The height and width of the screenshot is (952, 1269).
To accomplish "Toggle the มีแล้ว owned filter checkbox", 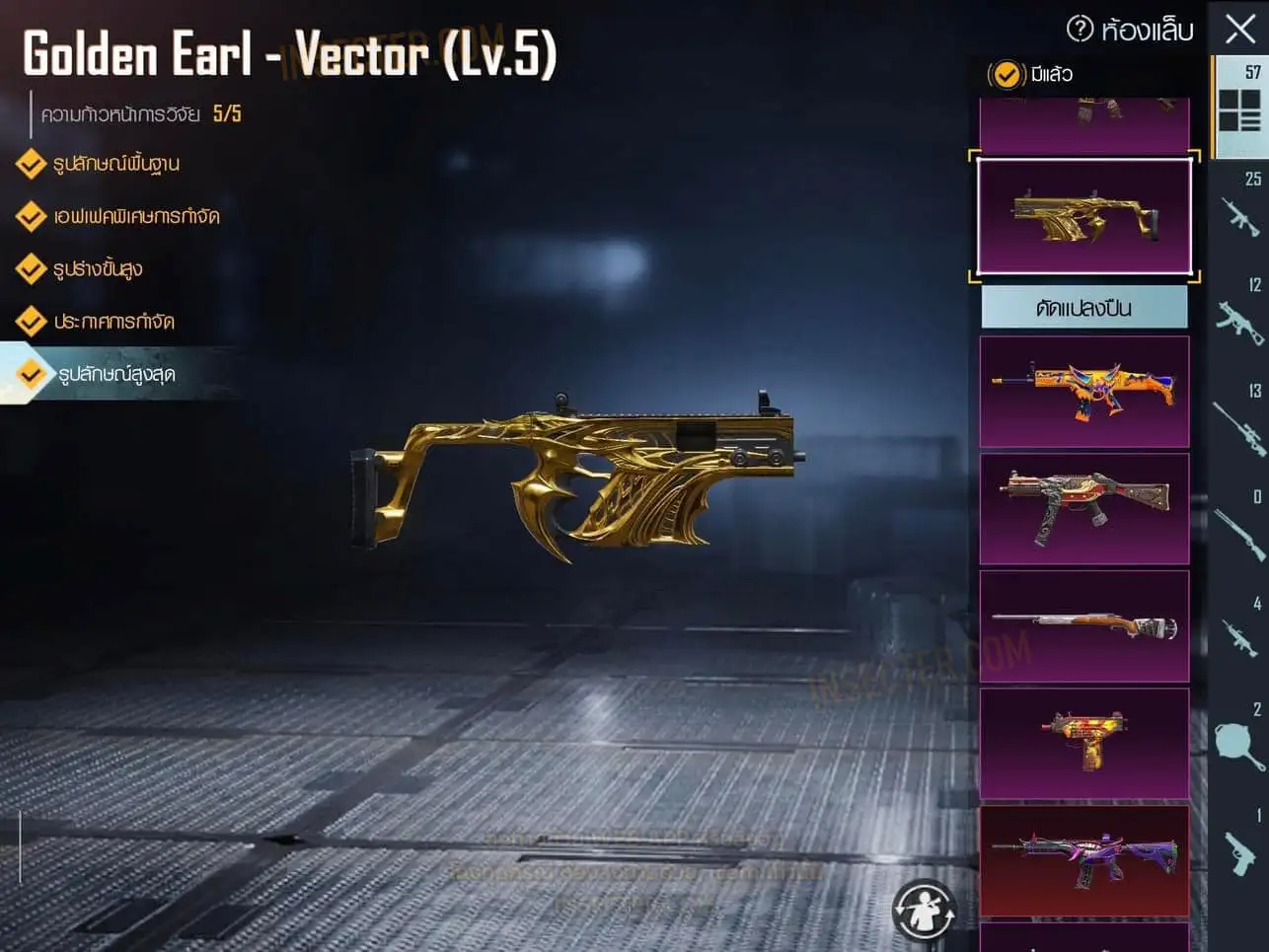I will point(1007,74).
